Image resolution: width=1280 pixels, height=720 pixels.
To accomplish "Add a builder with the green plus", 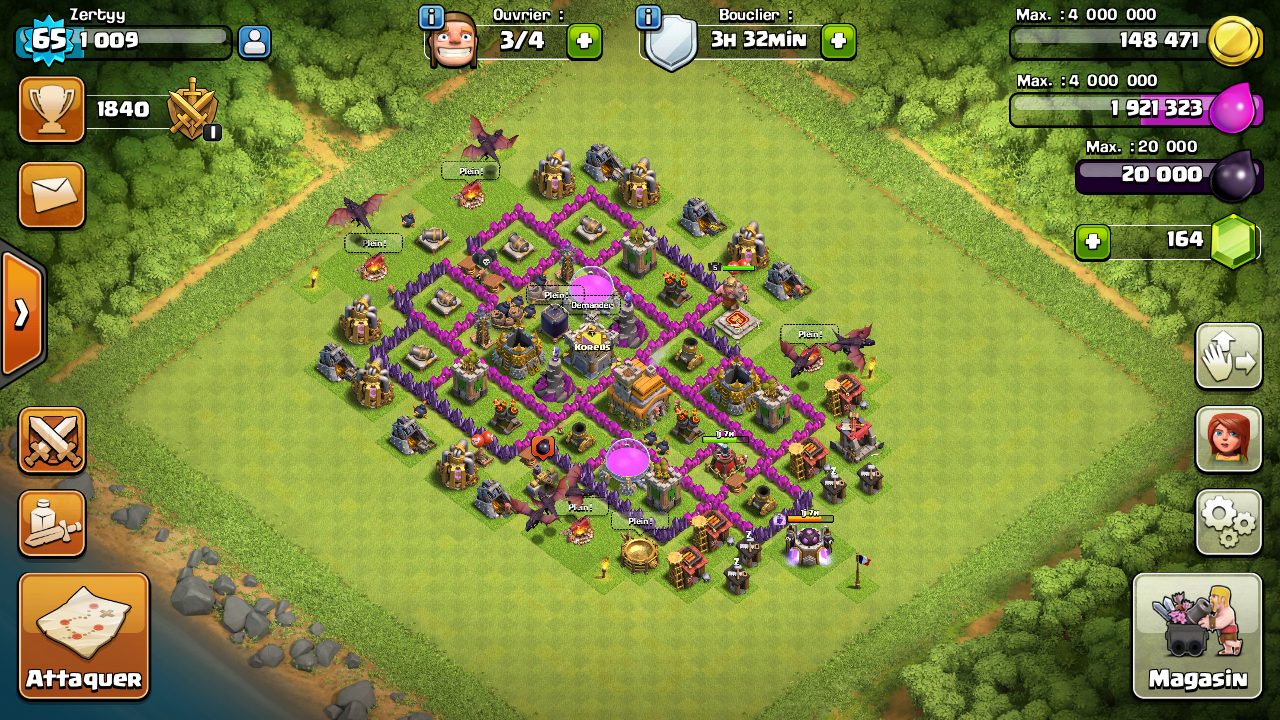I will pos(584,41).
